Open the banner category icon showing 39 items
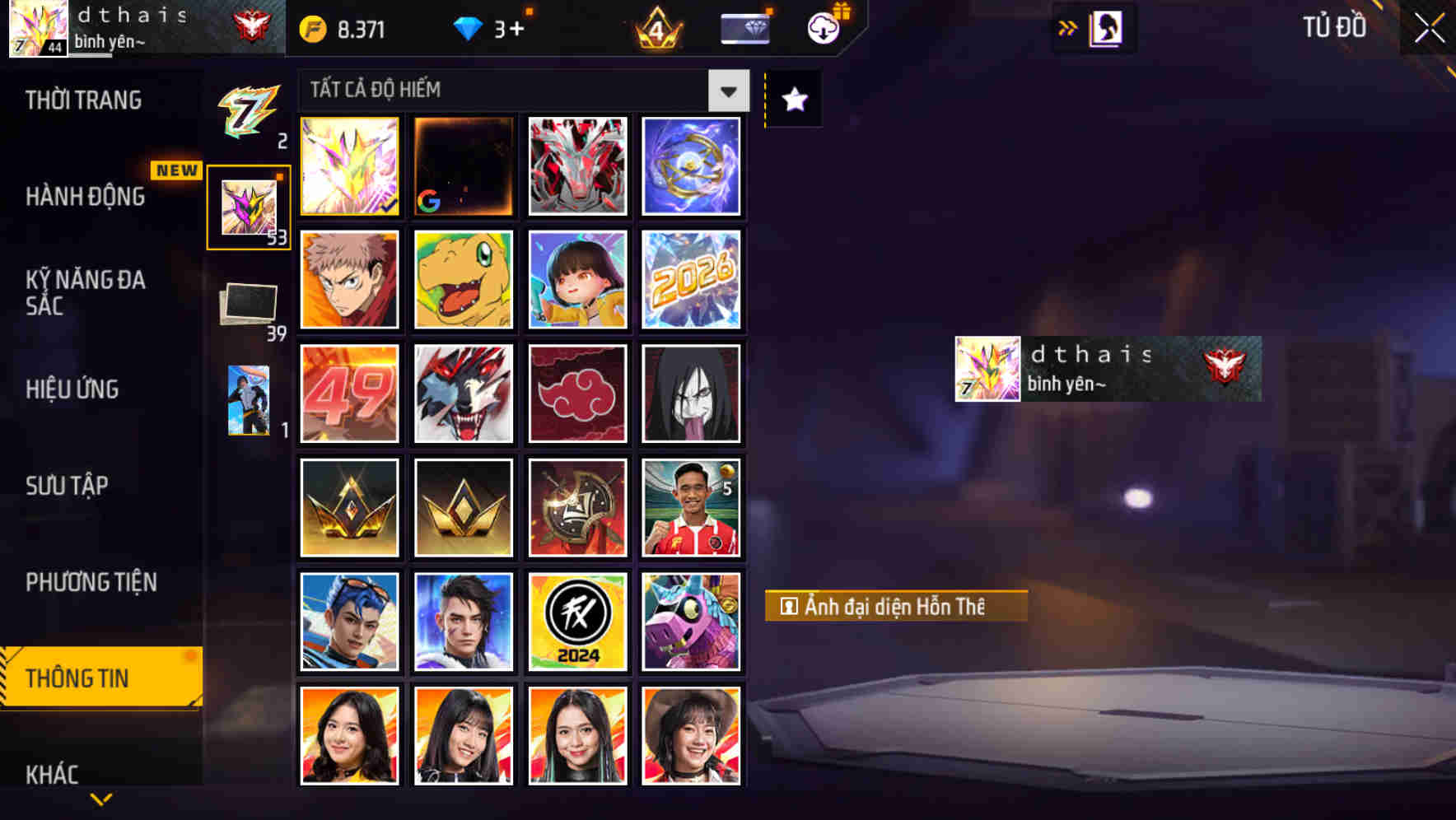 click(x=248, y=305)
